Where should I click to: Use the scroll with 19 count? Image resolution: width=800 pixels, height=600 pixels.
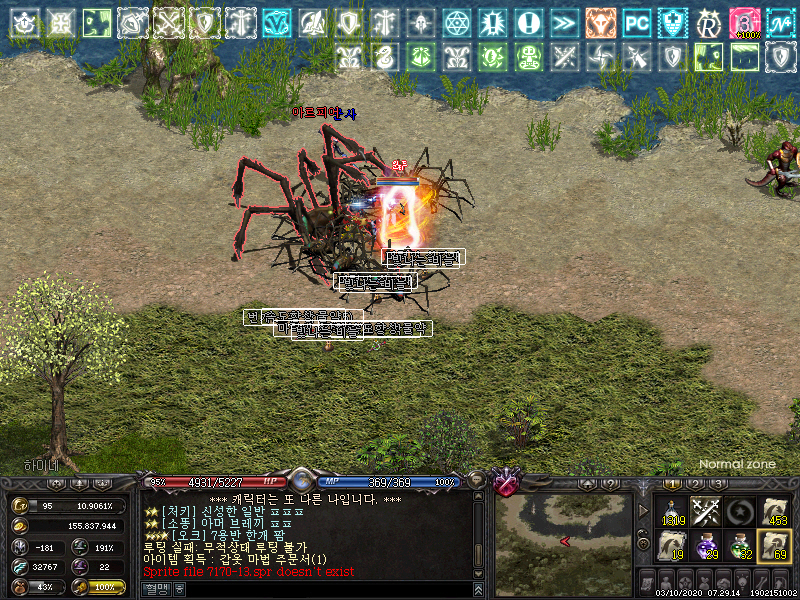click(675, 546)
